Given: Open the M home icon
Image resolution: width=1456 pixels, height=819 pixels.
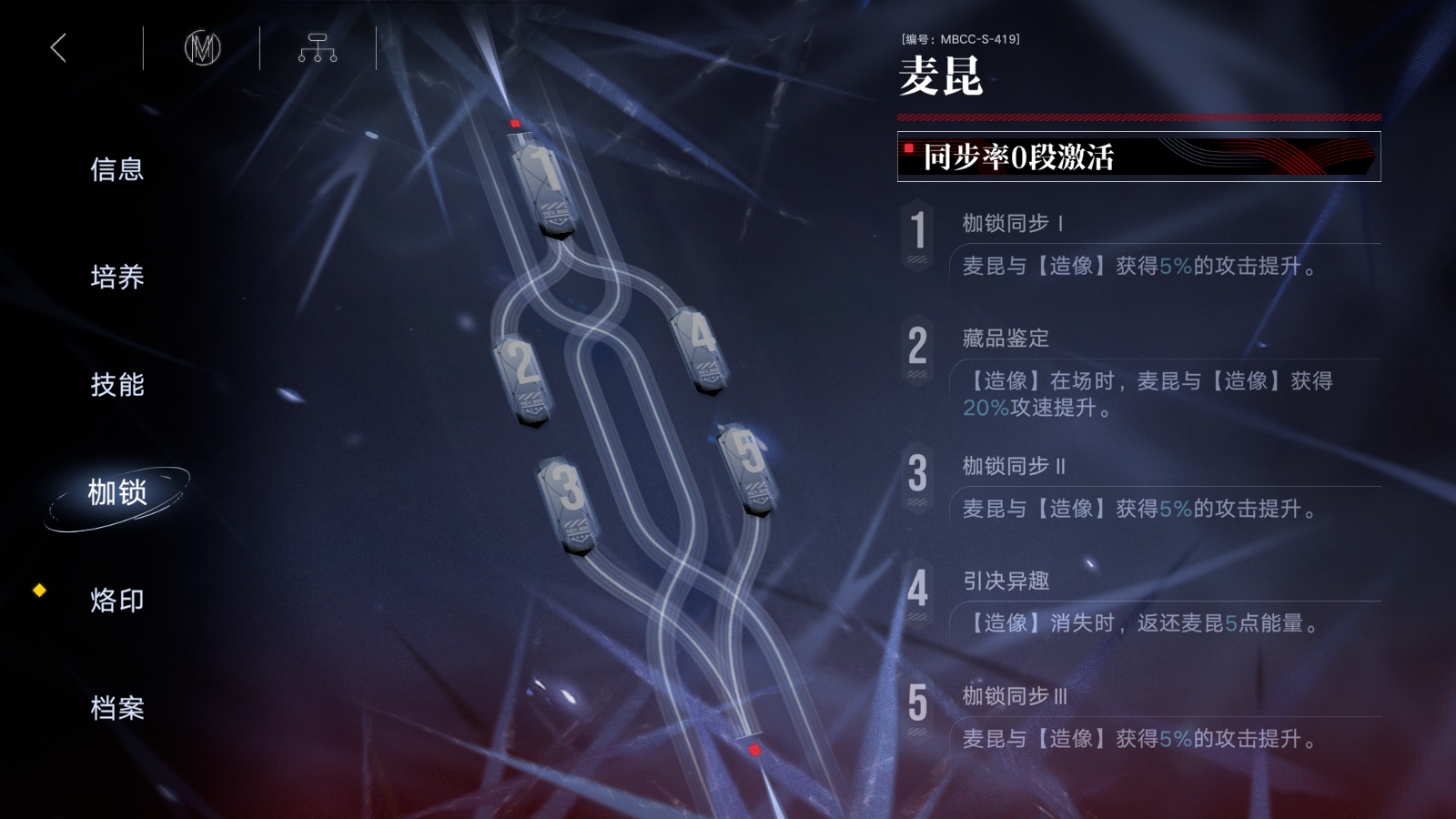Looking at the screenshot, I should pos(202,48).
